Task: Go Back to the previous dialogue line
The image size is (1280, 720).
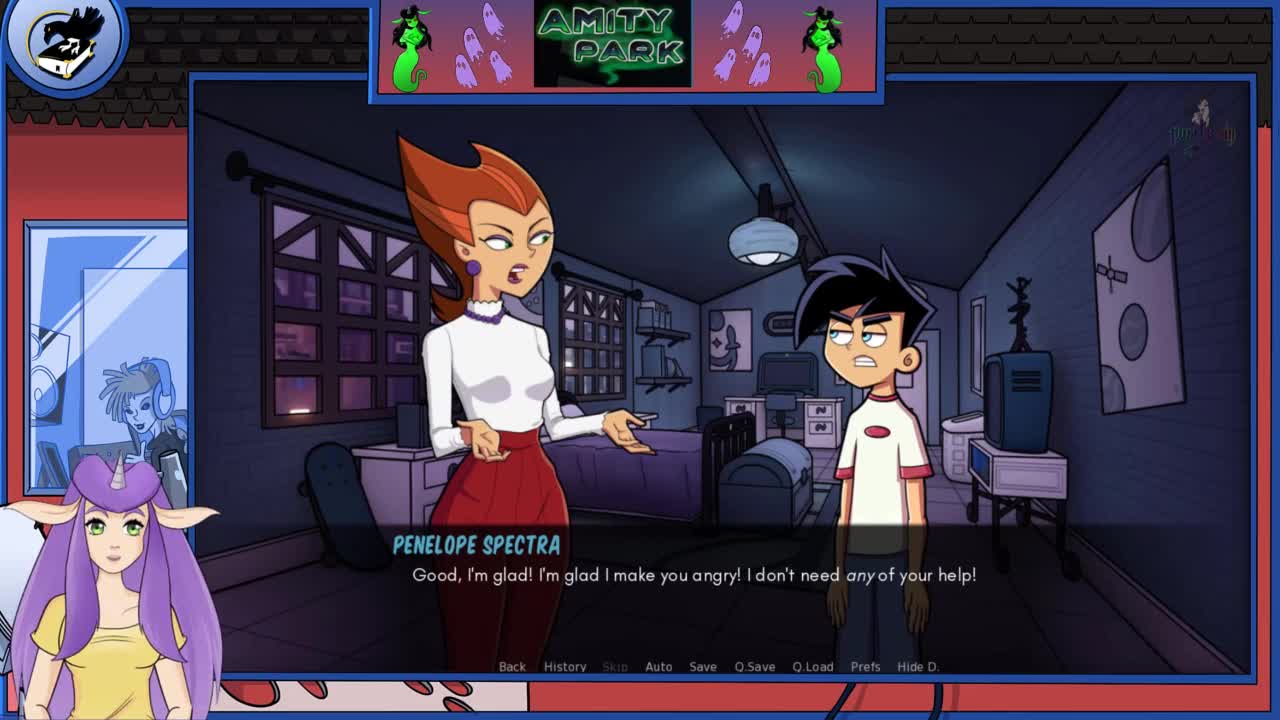Action: 512,667
